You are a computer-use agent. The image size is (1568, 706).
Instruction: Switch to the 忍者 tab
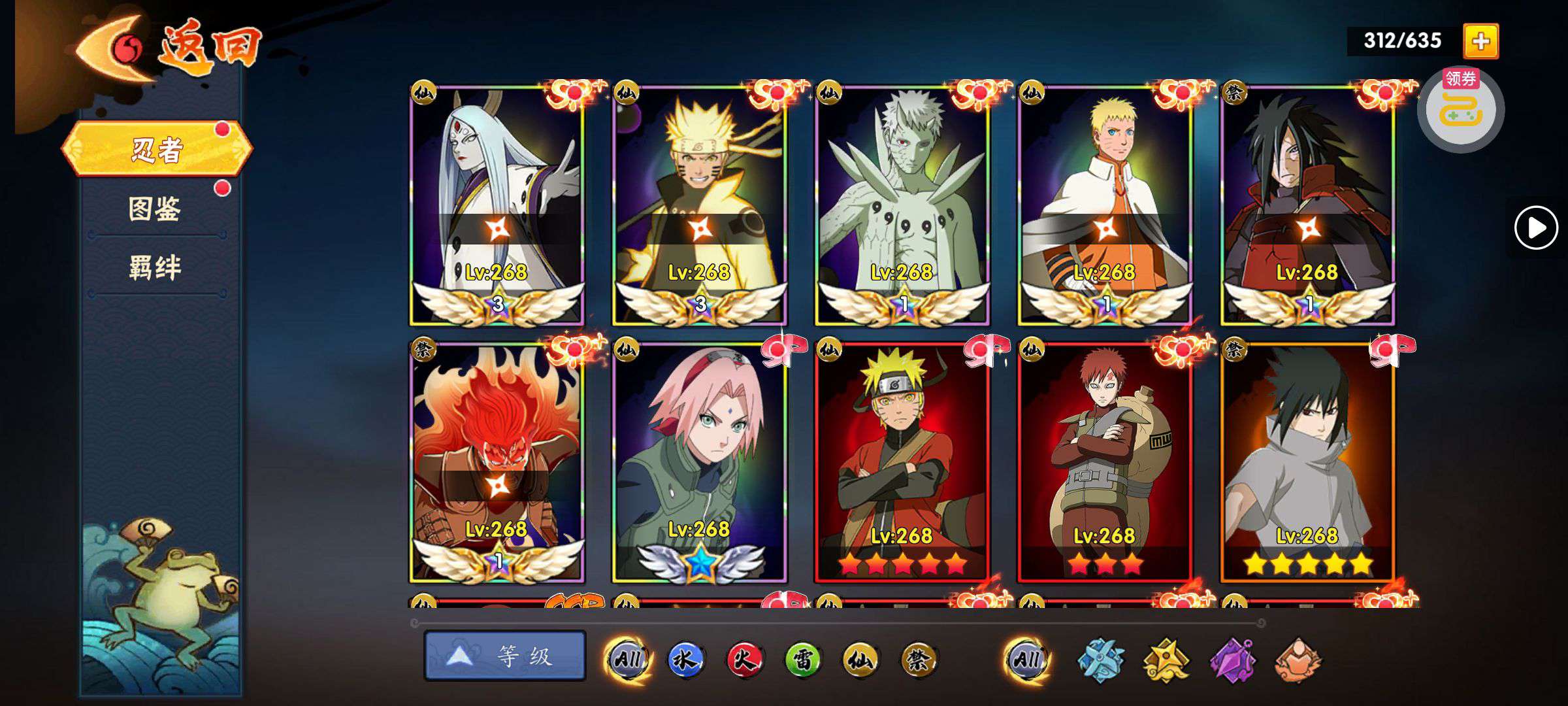pyautogui.click(x=157, y=150)
